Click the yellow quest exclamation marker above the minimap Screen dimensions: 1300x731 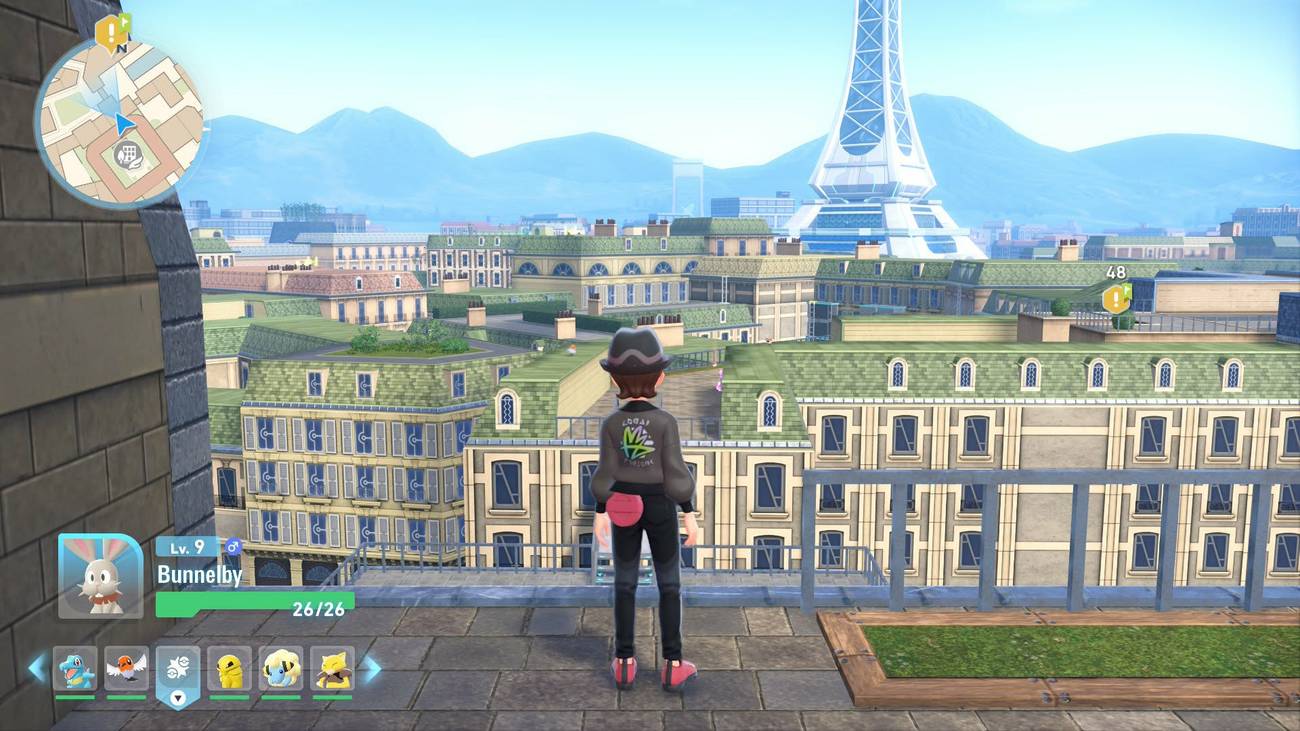coord(109,31)
